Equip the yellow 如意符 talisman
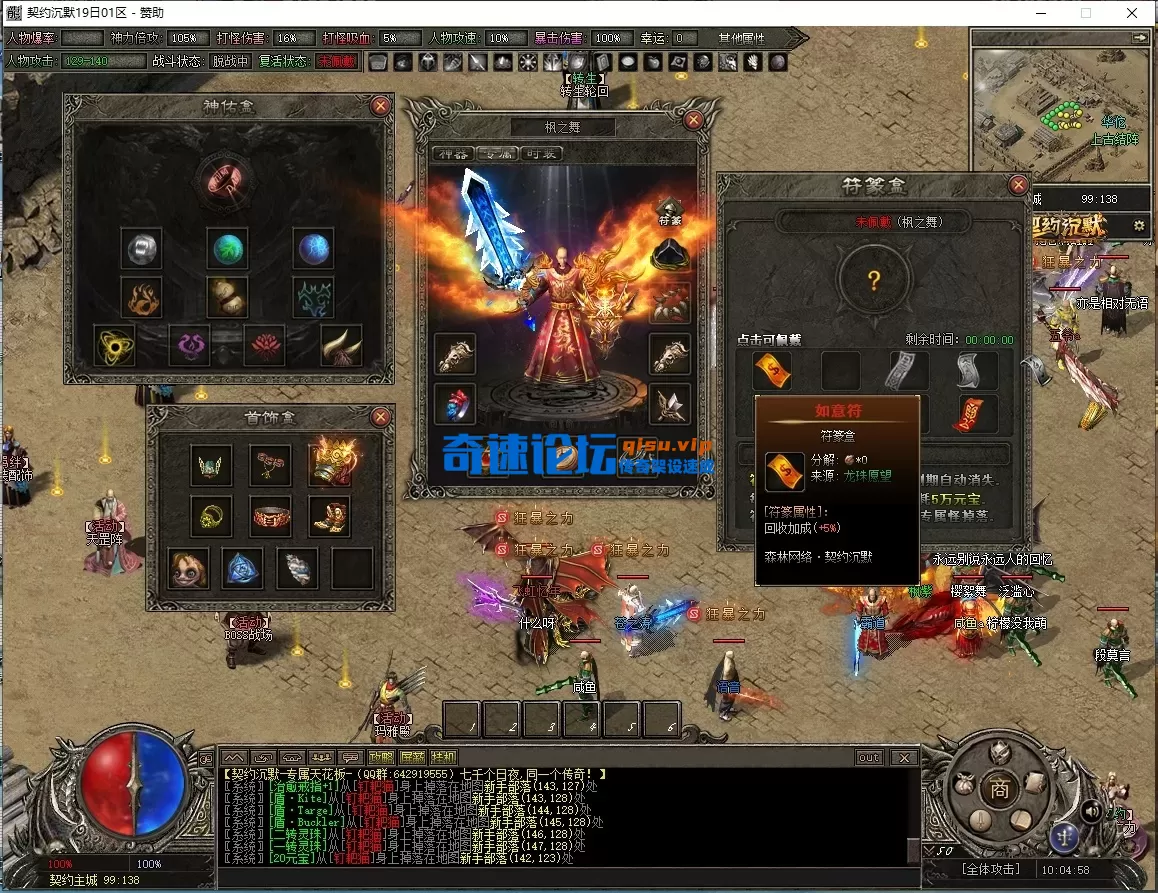 (772, 371)
